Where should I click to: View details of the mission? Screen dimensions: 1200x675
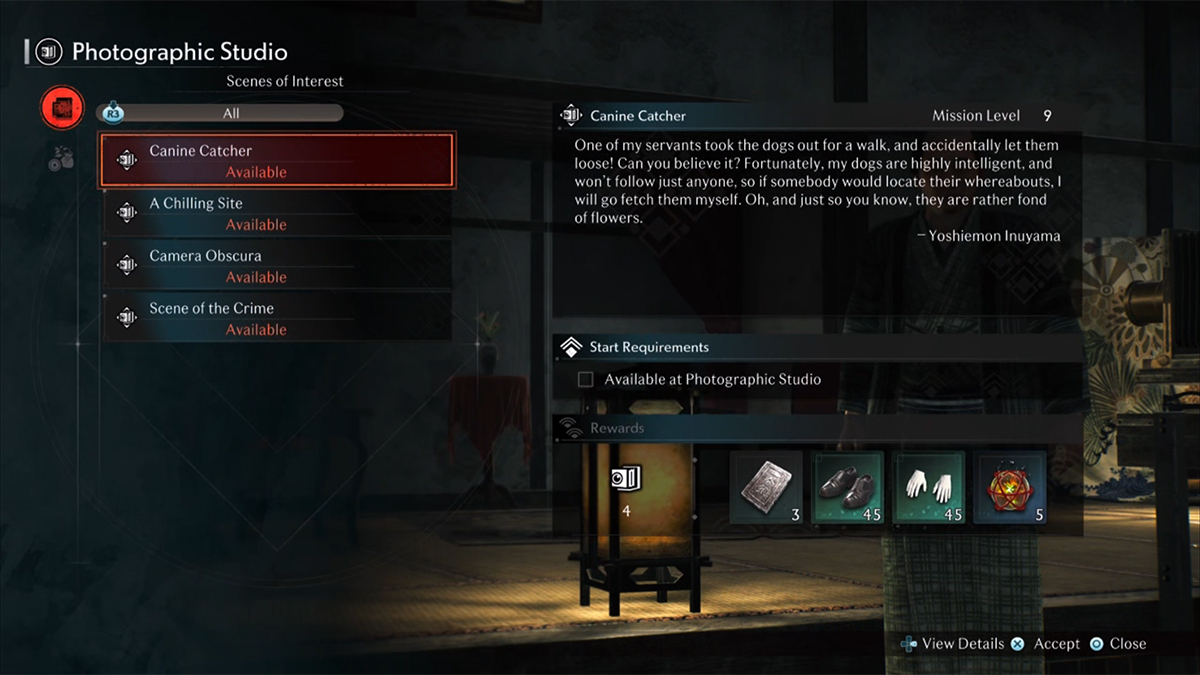(x=952, y=644)
